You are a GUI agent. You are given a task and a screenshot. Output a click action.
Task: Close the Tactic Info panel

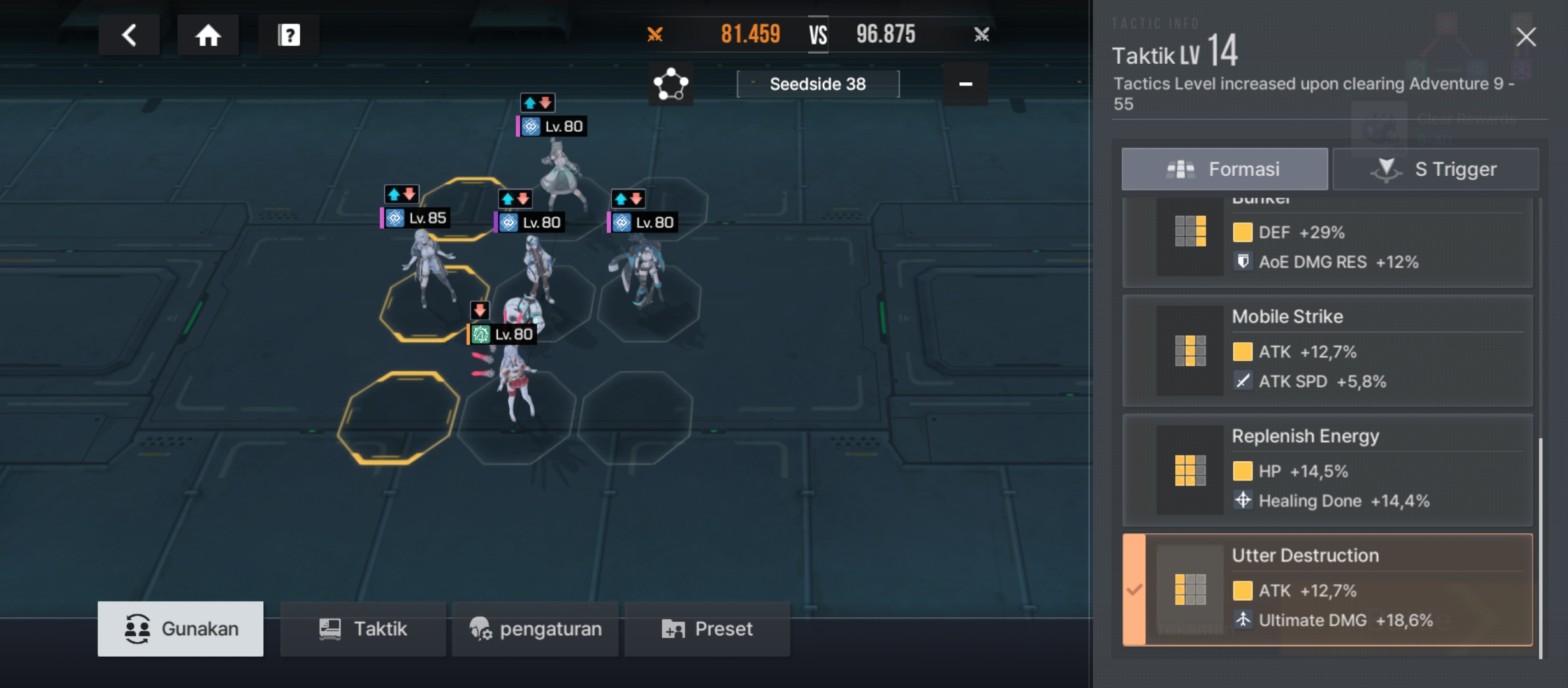pyautogui.click(x=1526, y=37)
